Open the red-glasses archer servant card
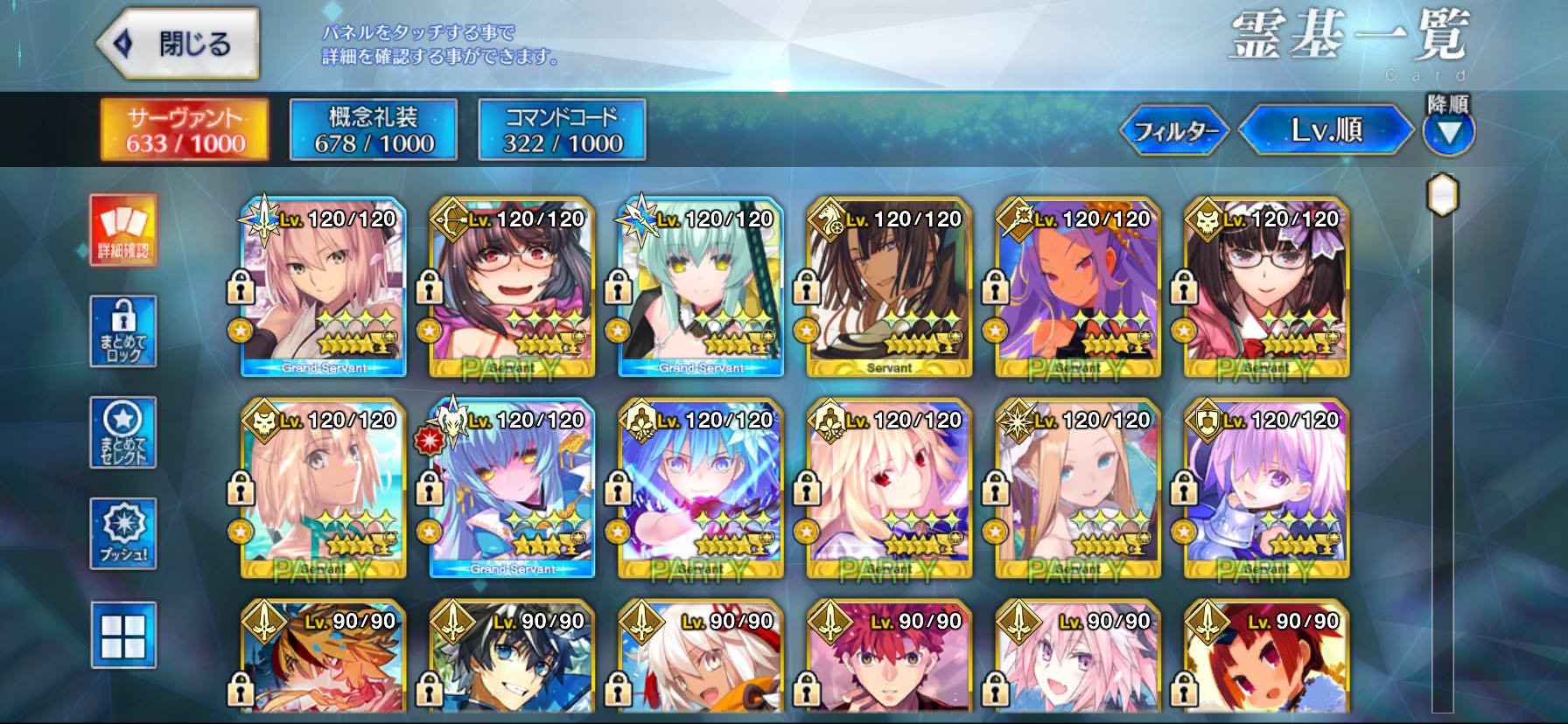 pyautogui.click(x=512, y=289)
